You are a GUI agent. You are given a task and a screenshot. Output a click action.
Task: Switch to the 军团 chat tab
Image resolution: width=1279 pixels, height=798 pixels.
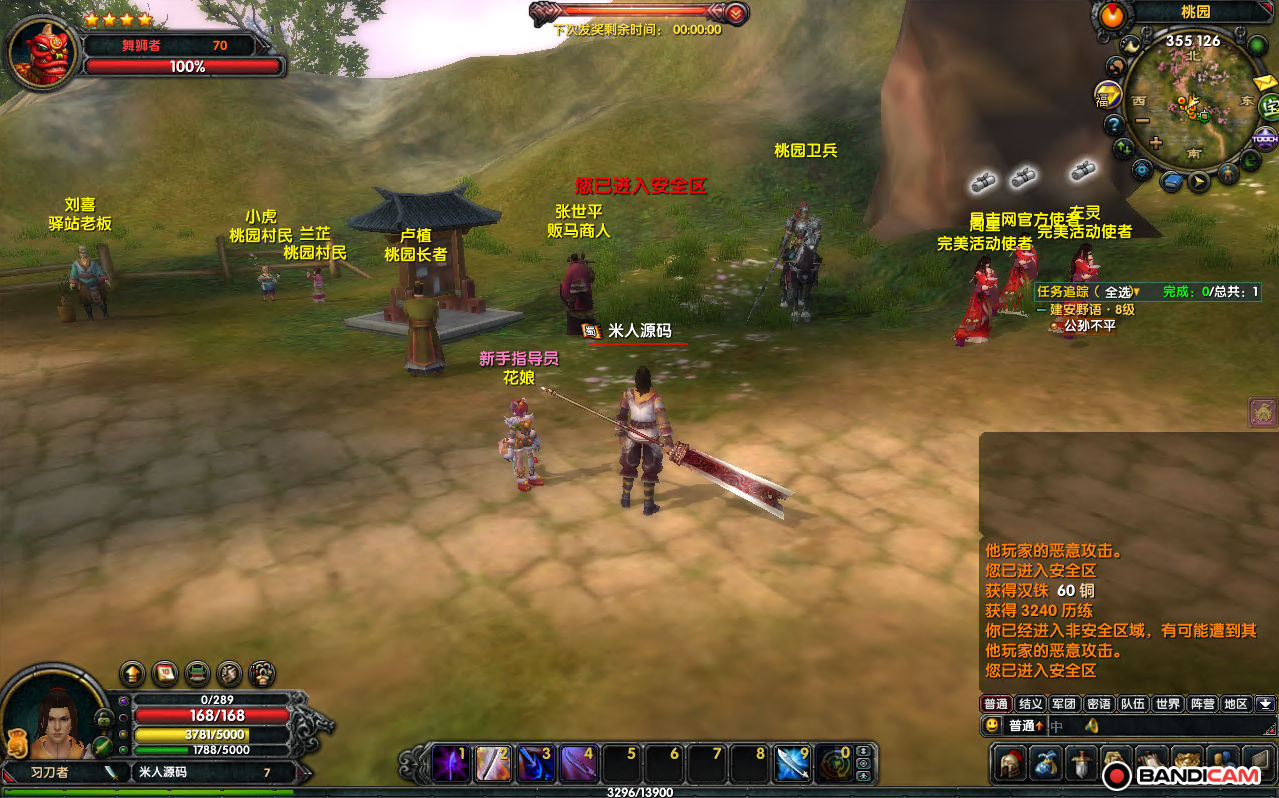click(x=1064, y=704)
